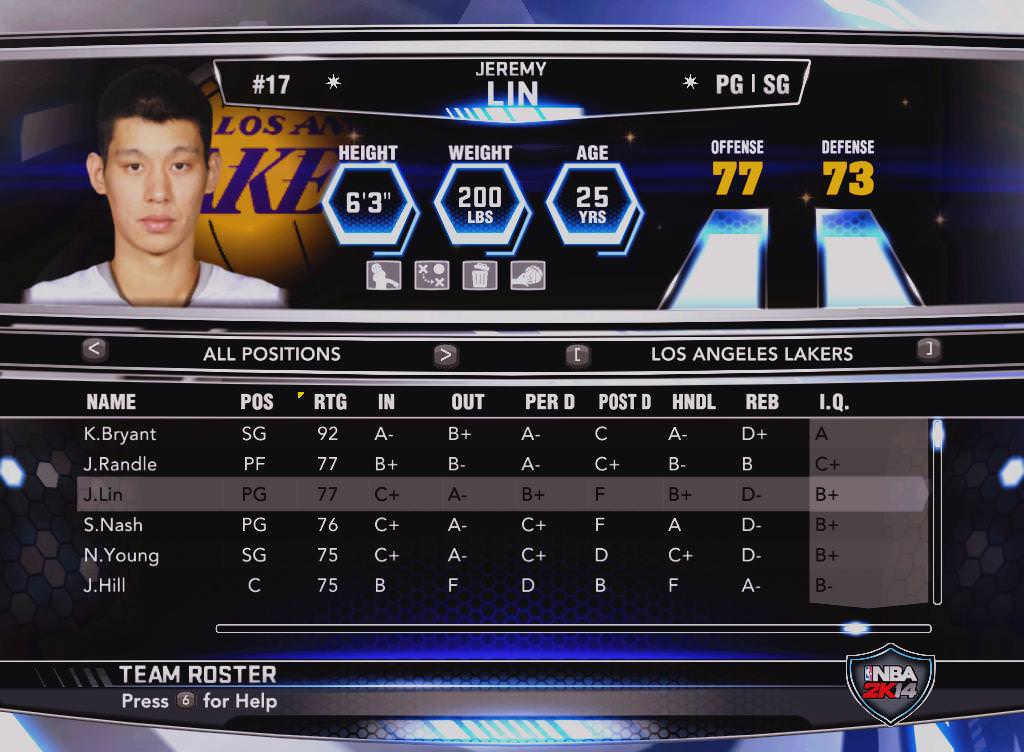Viewport: 1024px width, 752px height.
Task: Sort roster by POS column header
Action: (x=256, y=402)
